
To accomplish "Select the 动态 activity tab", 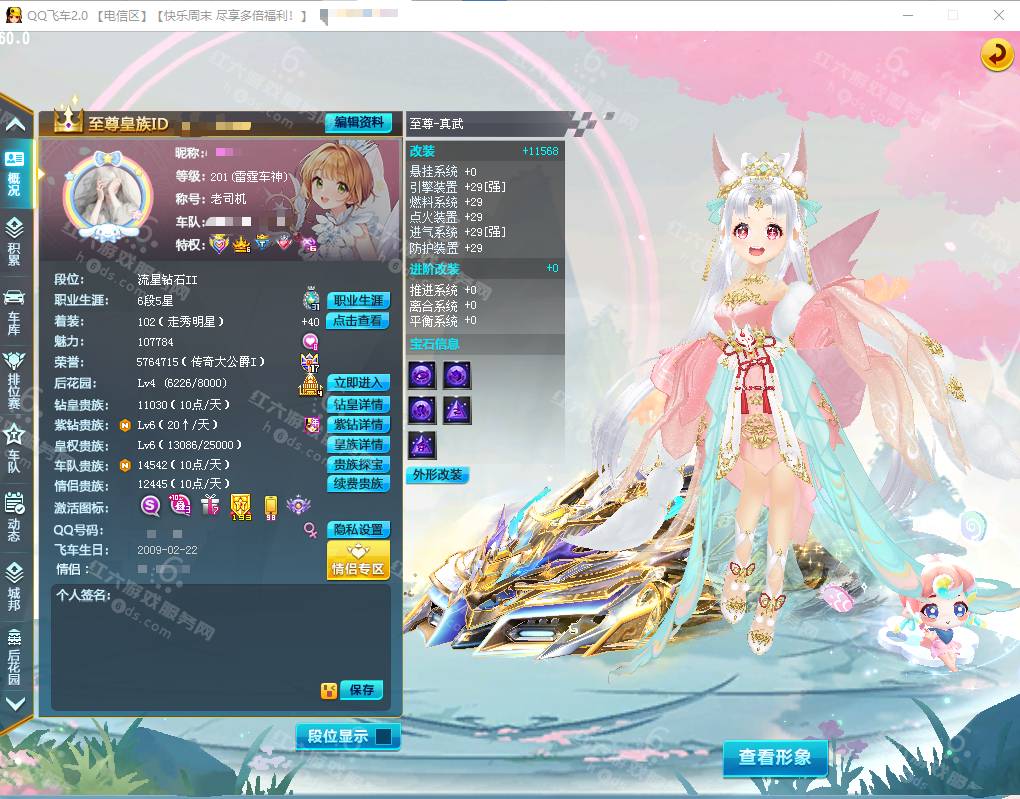I will pos(15,515).
